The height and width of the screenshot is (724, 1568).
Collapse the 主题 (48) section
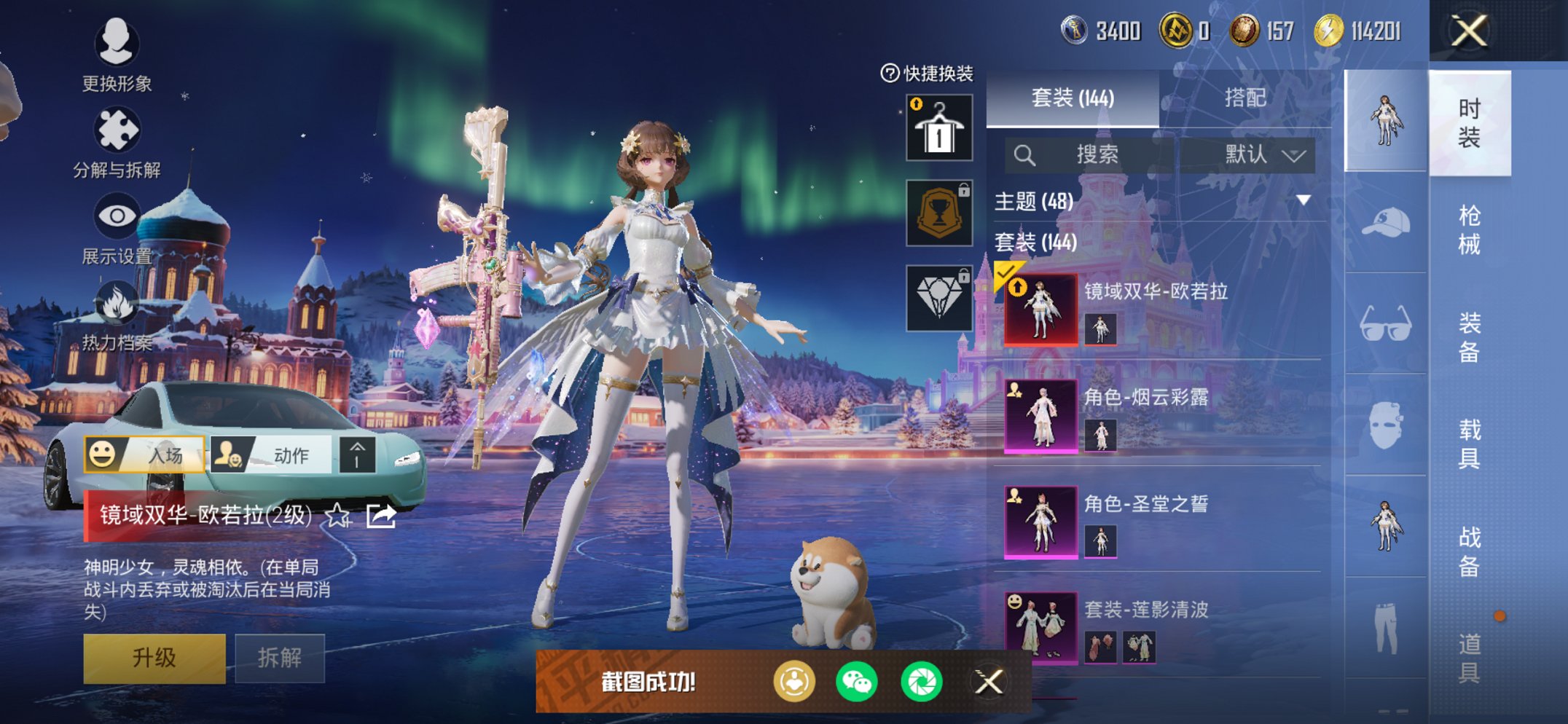pyautogui.click(x=1303, y=200)
